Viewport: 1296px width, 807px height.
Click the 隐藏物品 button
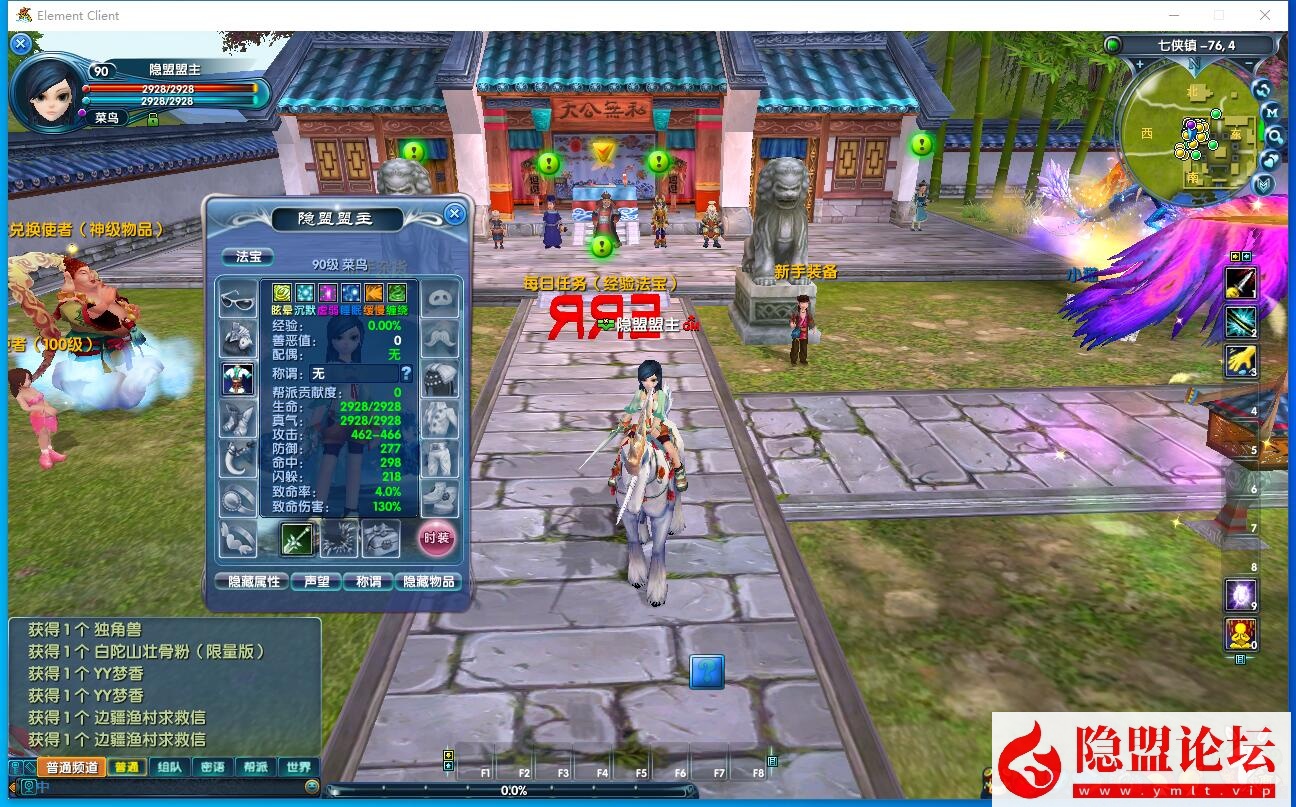[x=429, y=581]
